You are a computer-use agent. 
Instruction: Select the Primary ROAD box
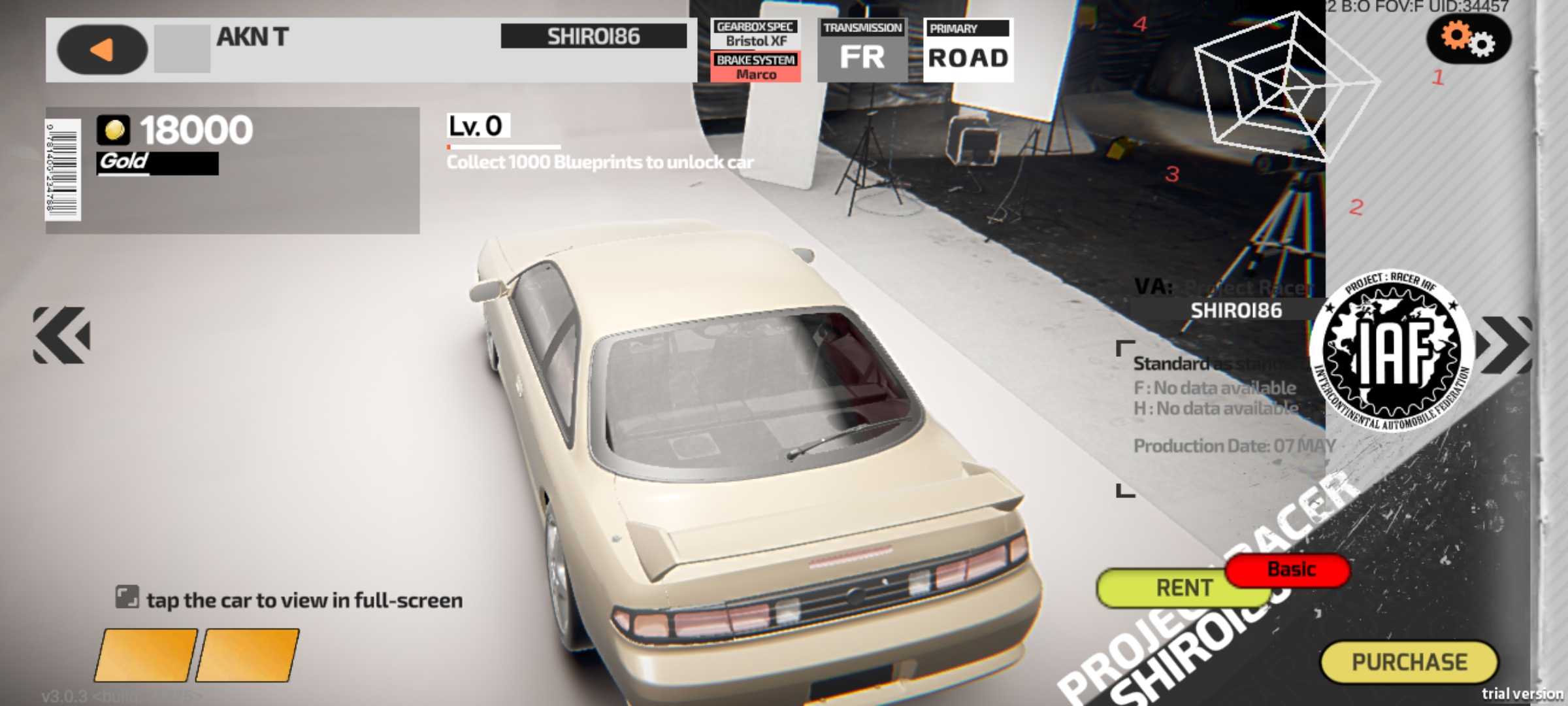coord(968,50)
